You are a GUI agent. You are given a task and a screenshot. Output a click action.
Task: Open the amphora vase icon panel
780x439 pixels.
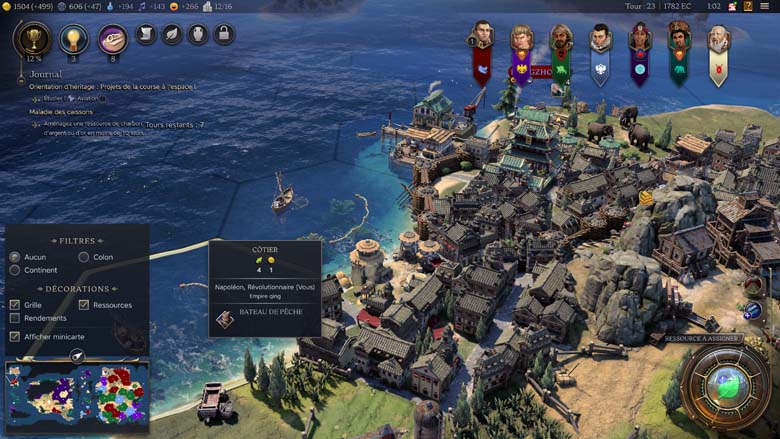(x=198, y=34)
